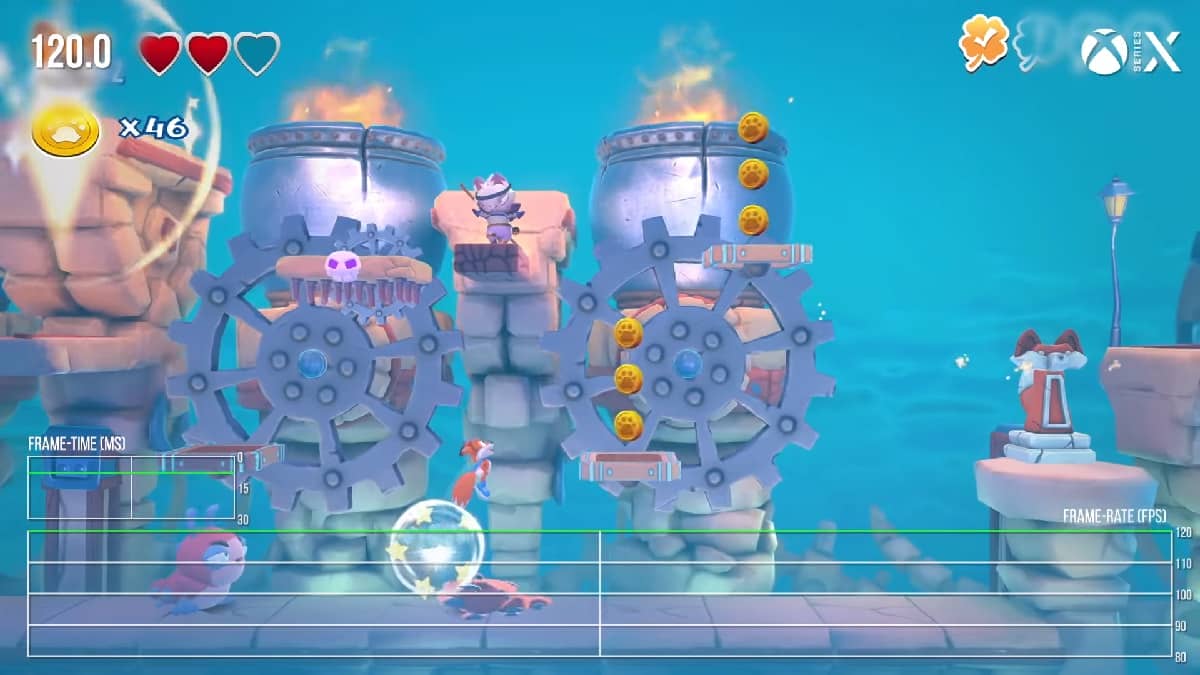Click the Xbox Series X logo

[x=1130, y=50]
